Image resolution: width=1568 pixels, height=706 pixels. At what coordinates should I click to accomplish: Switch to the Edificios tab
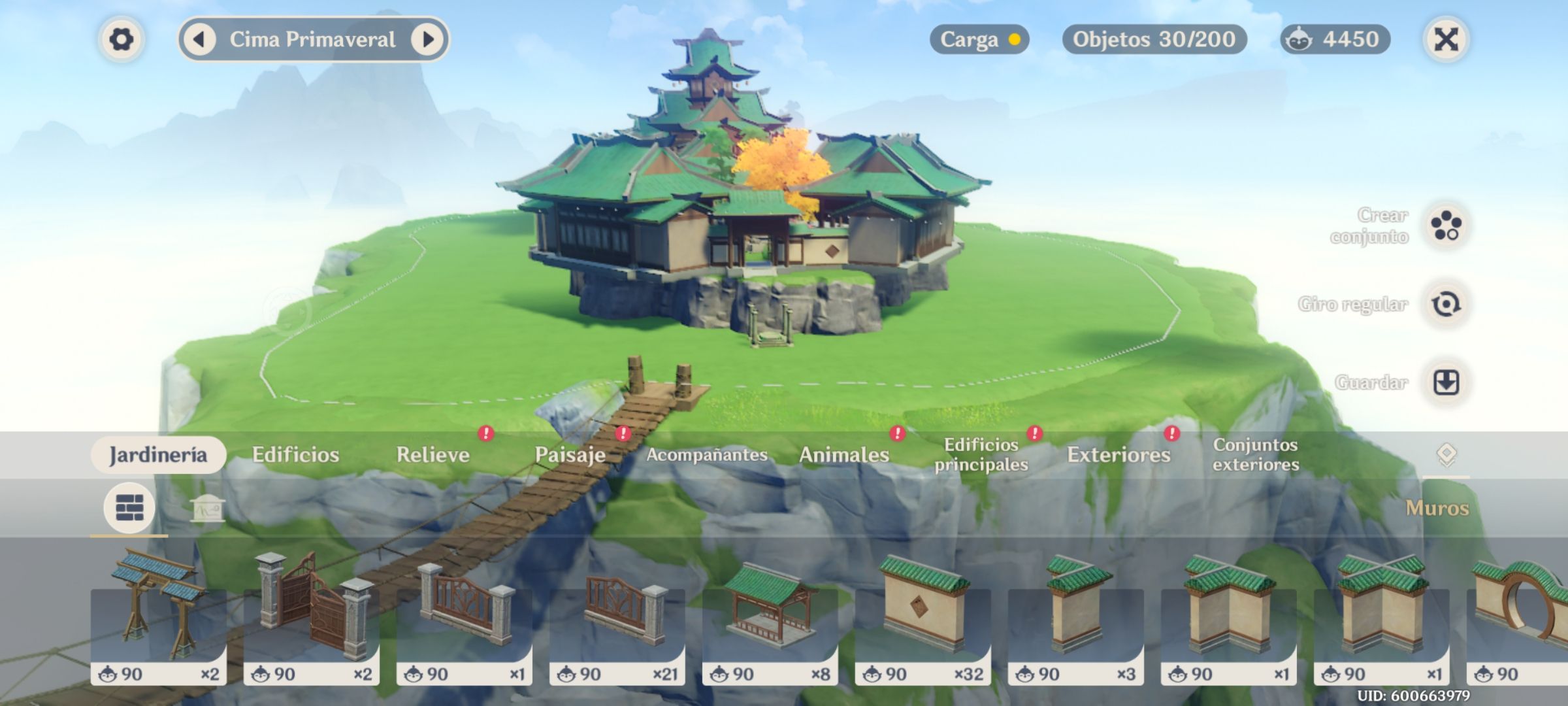(x=297, y=454)
